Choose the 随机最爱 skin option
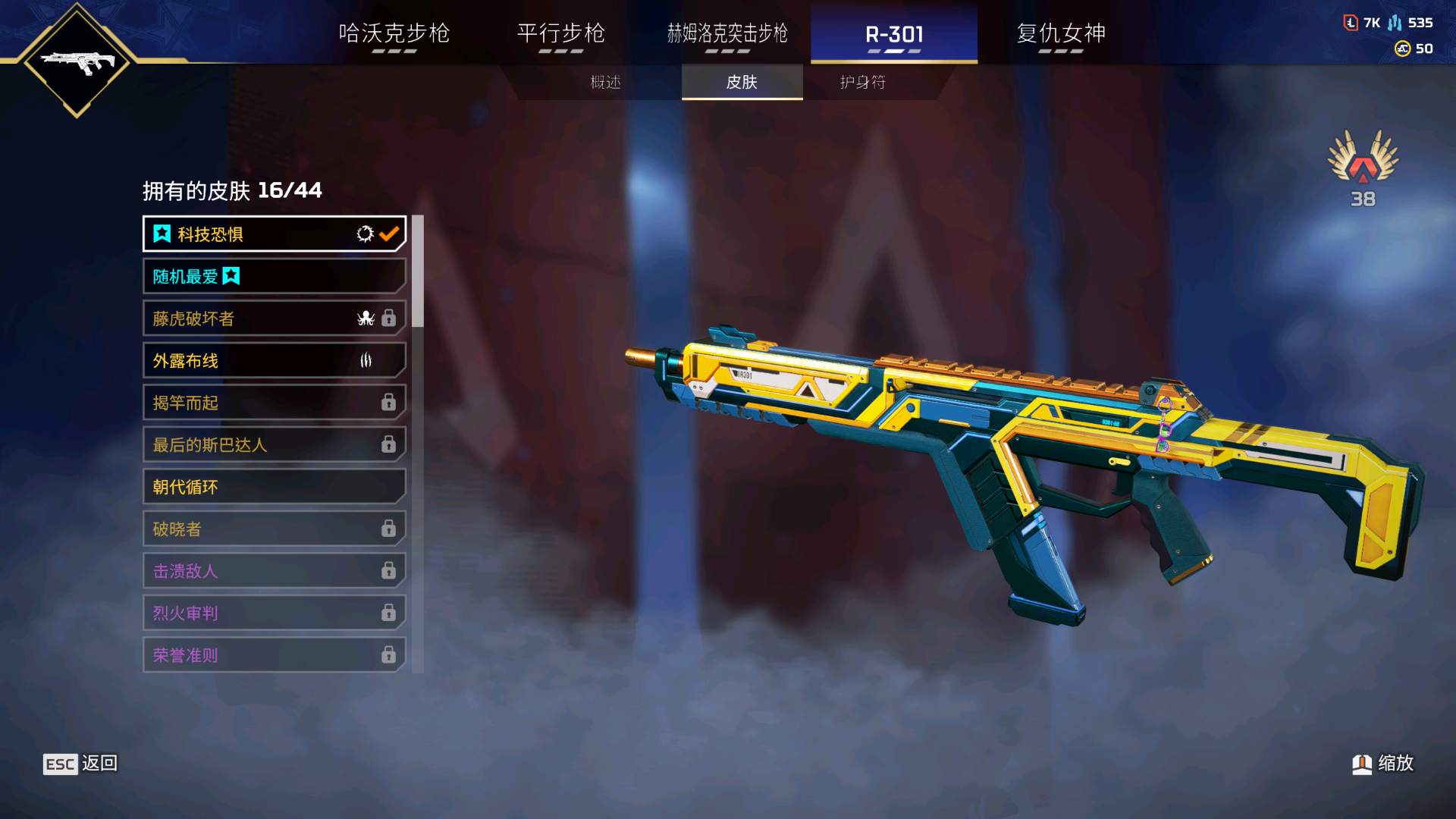1456x819 pixels. coord(274,277)
